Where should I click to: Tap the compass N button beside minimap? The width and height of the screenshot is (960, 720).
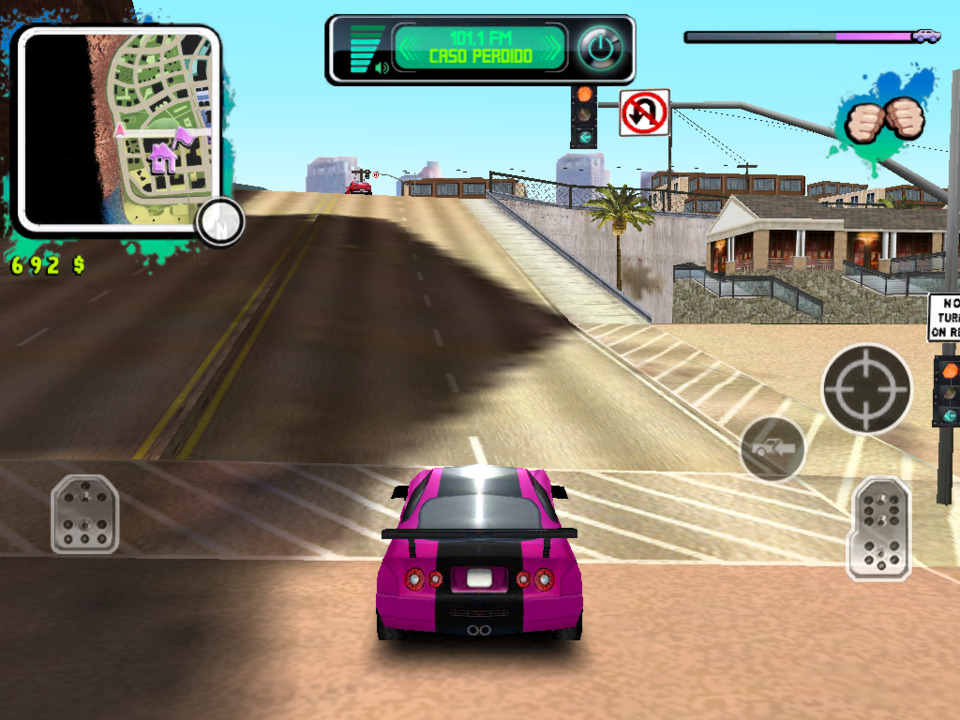click(x=219, y=222)
